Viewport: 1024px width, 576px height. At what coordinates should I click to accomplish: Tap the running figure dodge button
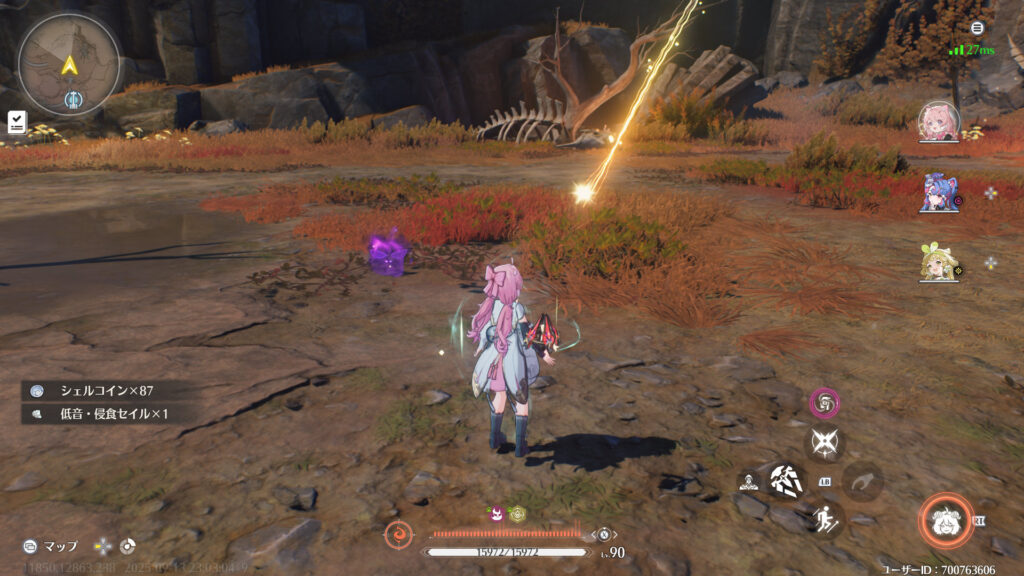(826, 519)
